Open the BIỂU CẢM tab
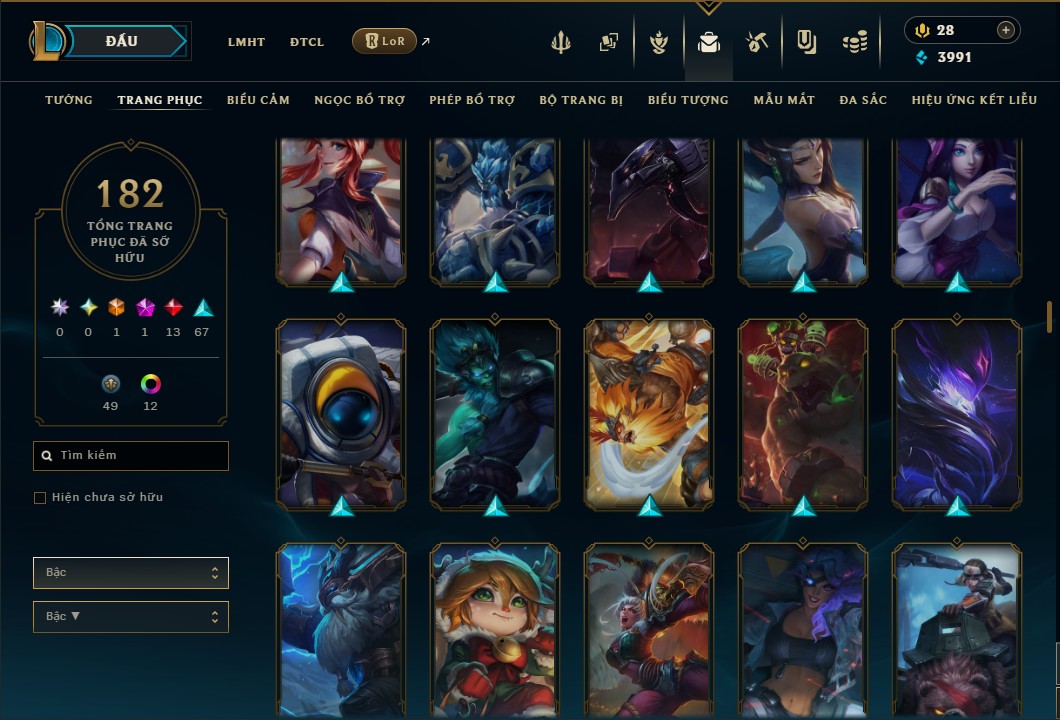The height and width of the screenshot is (720, 1060). click(258, 100)
